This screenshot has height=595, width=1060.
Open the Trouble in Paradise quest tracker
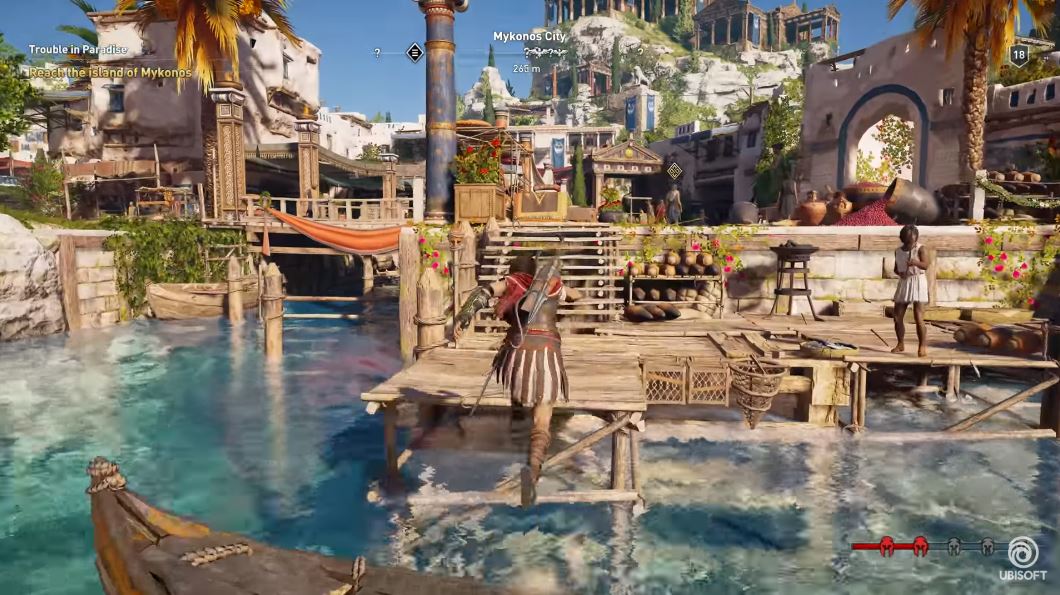[x=78, y=49]
